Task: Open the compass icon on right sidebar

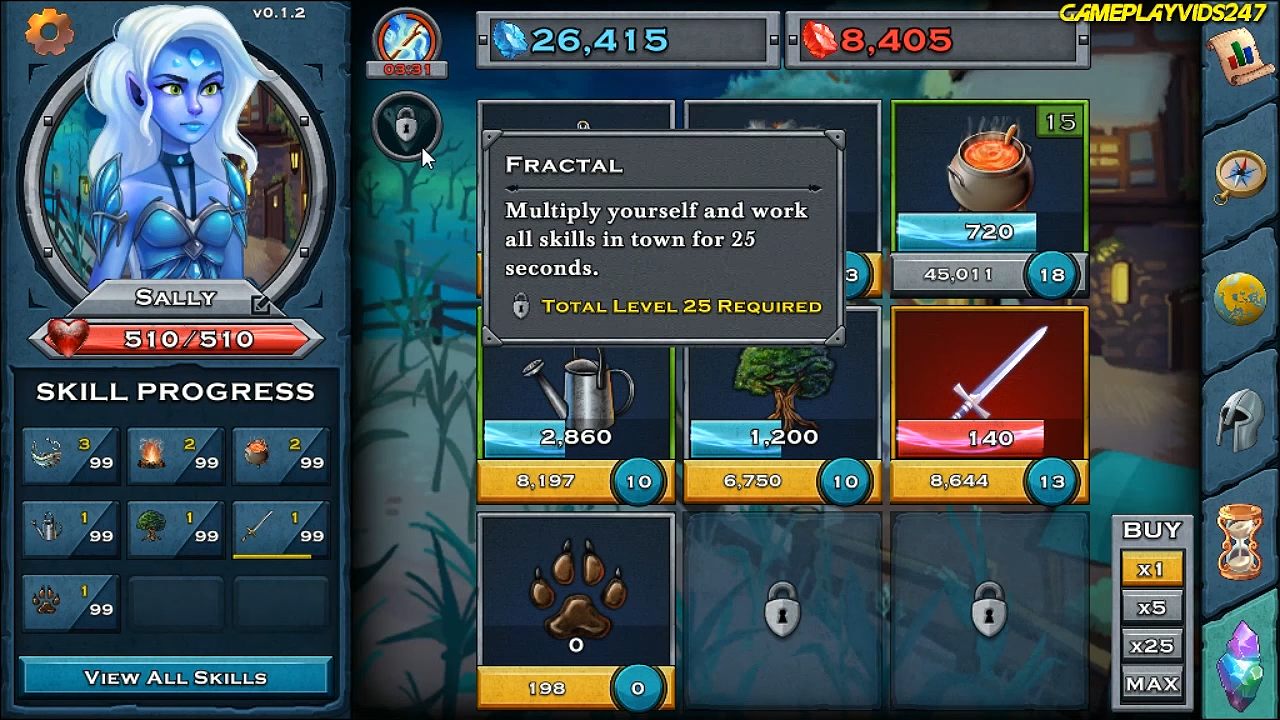Action: pyautogui.click(x=1240, y=172)
